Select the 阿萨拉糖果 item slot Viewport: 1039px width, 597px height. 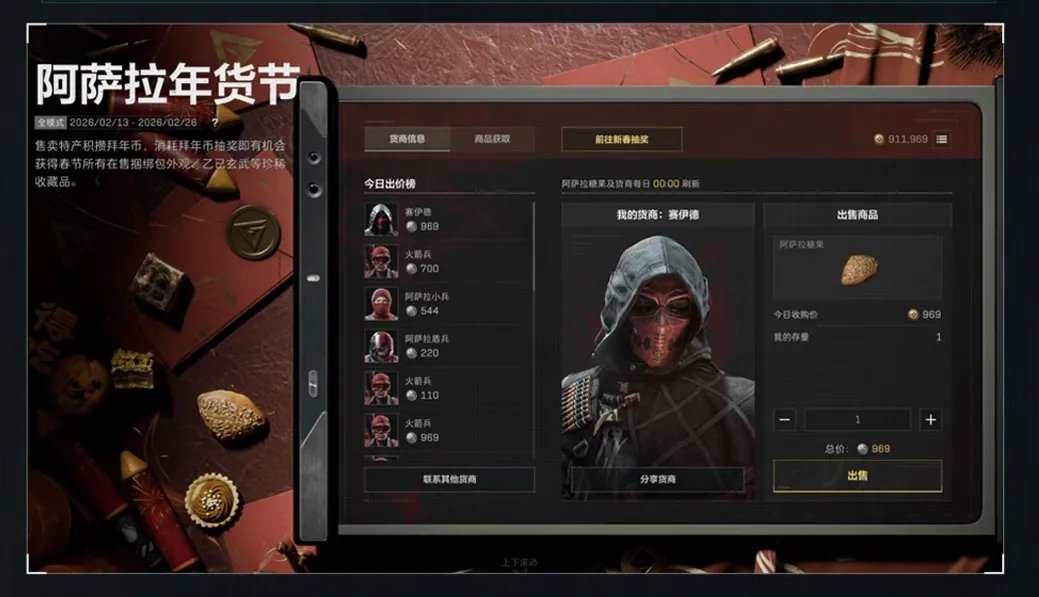[x=857, y=268]
